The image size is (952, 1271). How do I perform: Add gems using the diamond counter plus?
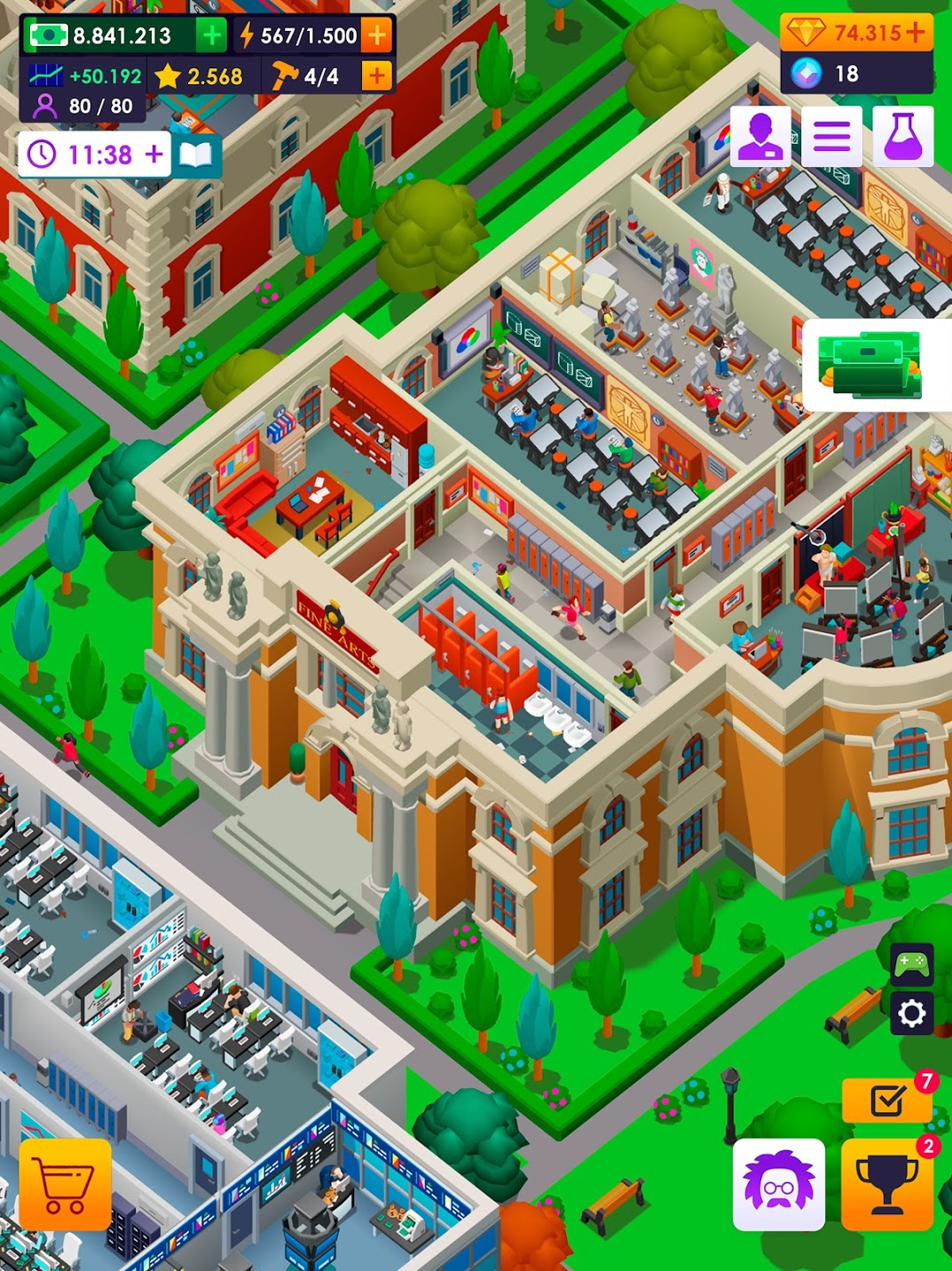(915, 33)
